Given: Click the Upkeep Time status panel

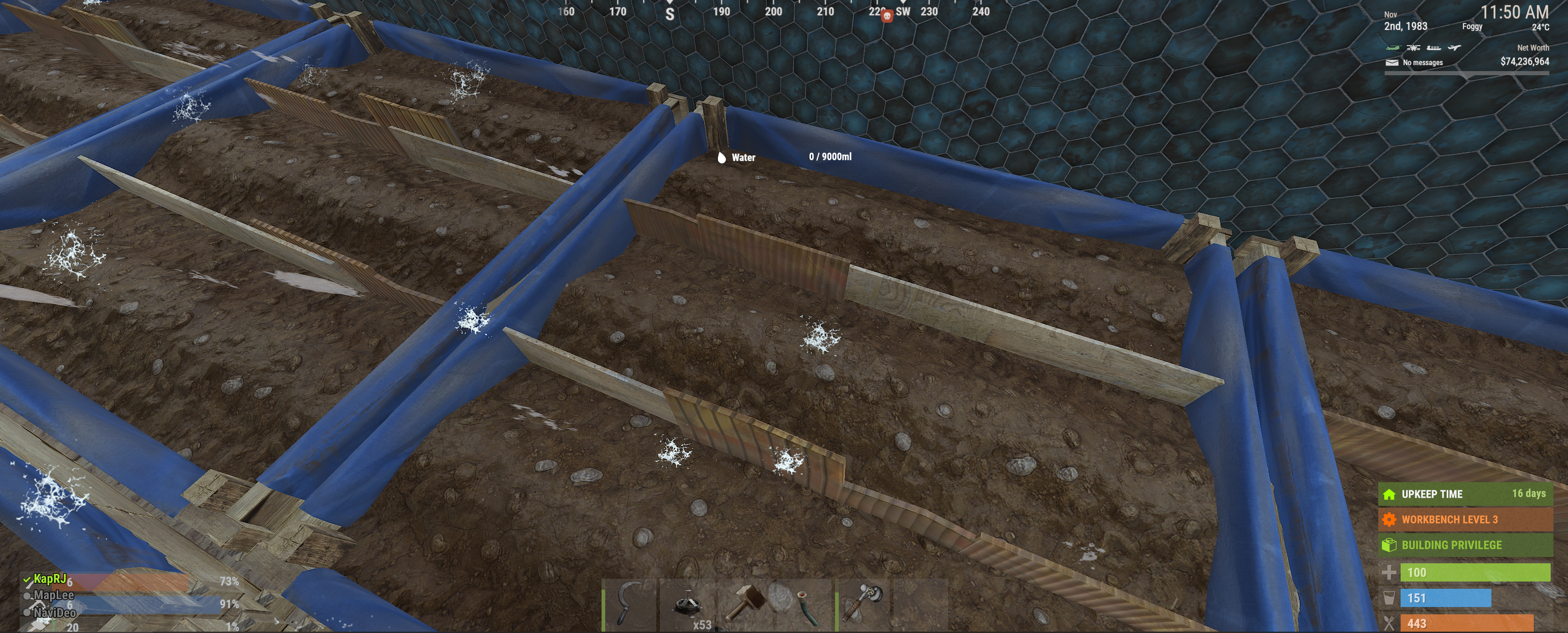Looking at the screenshot, I should tap(1464, 494).
